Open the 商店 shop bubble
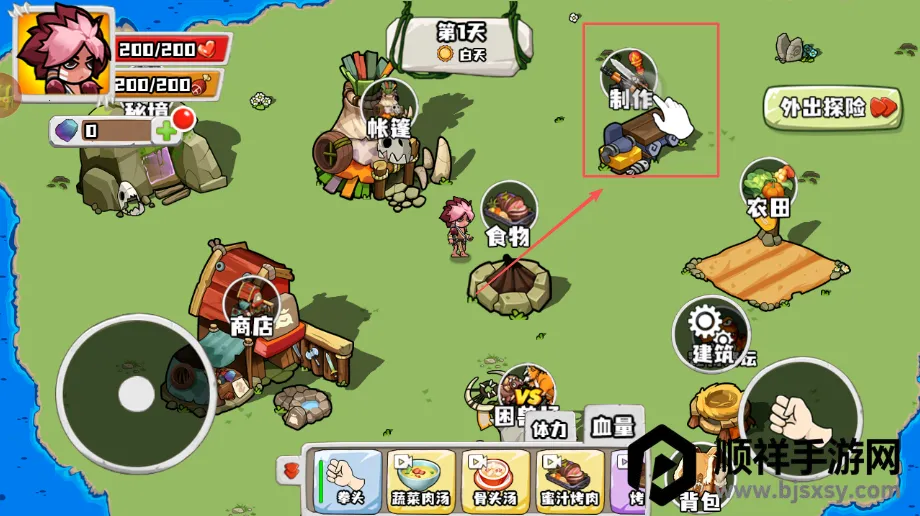This screenshot has height=516, width=920. click(252, 305)
